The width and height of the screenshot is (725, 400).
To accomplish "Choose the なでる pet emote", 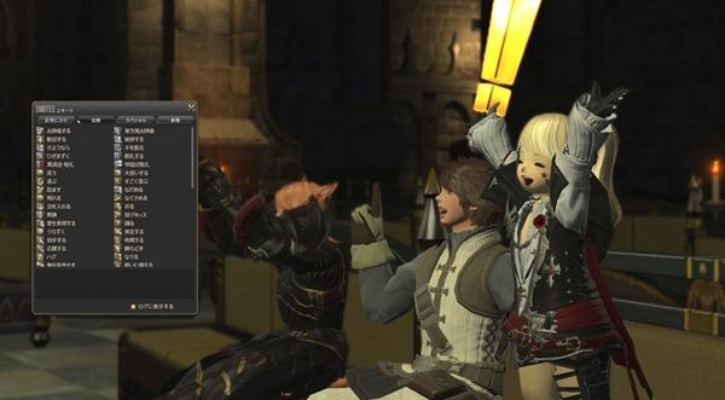I will pyautogui.click(x=133, y=256).
